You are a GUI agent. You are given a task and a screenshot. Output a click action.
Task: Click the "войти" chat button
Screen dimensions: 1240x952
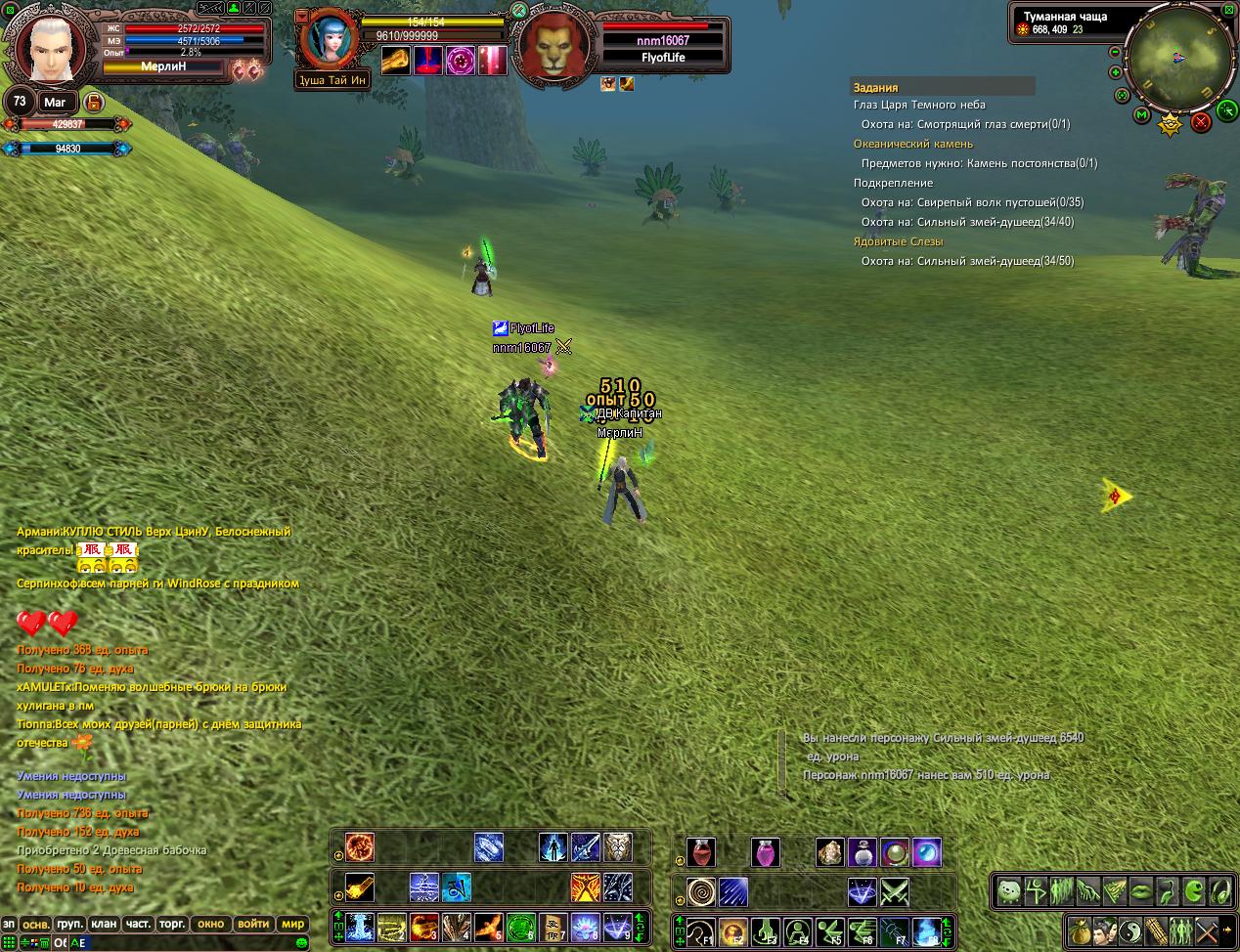[253, 923]
